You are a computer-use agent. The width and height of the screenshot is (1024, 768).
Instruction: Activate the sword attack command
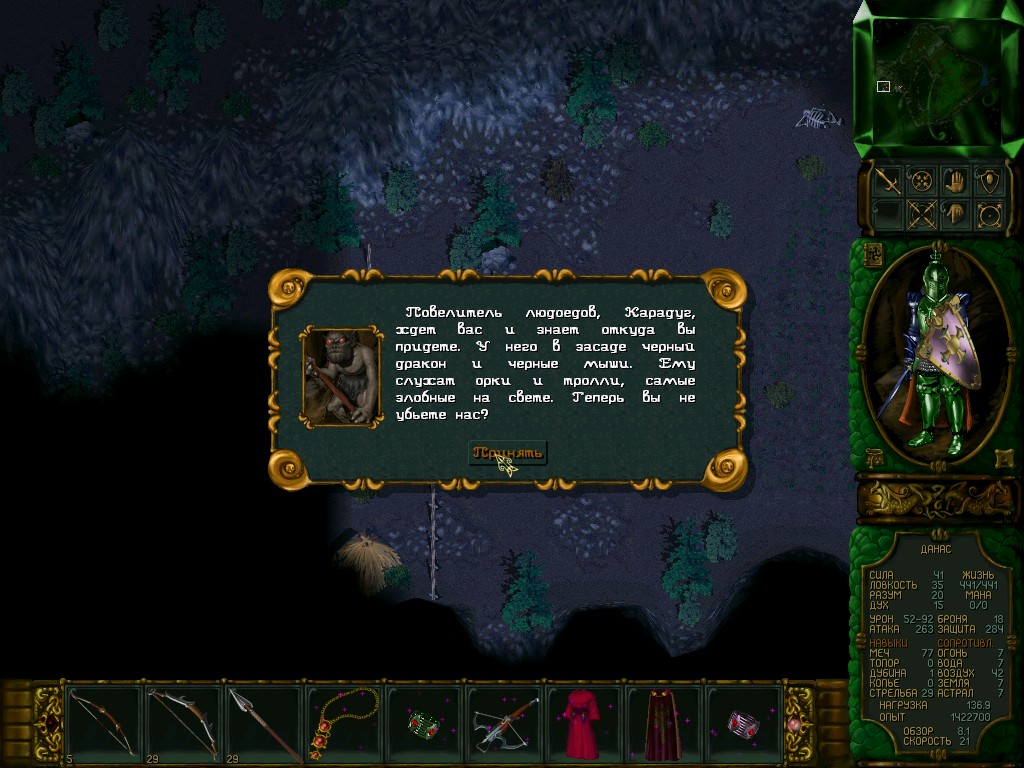[886, 180]
